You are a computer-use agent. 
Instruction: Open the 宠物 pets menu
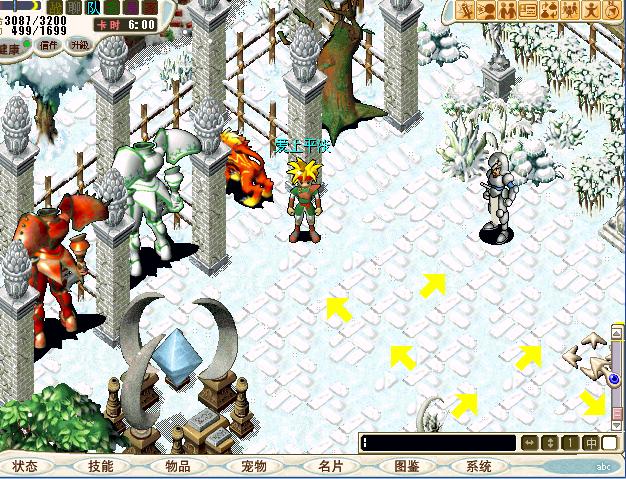(x=254, y=466)
